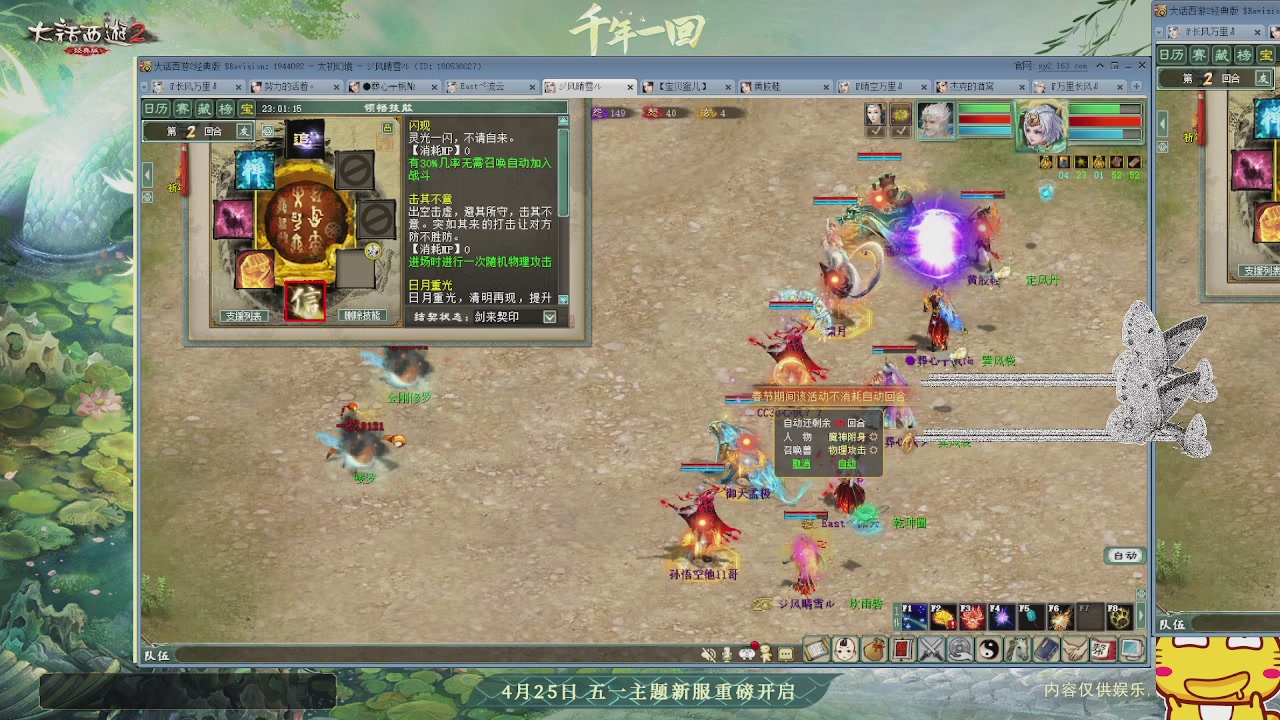Collapse the left panel with its arrow

147,175
